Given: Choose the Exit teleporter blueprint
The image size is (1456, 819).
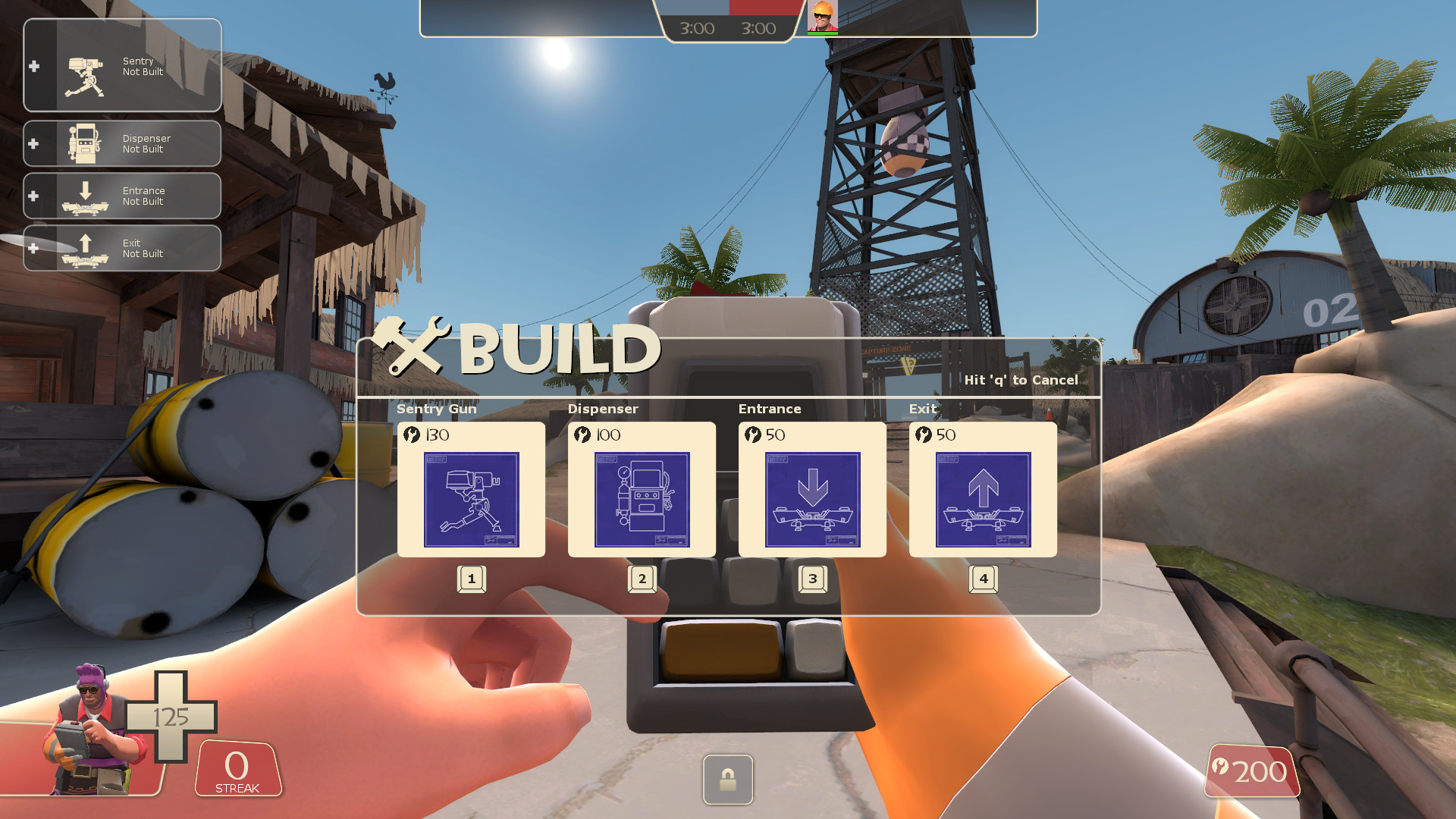Looking at the screenshot, I should pos(983,499).
